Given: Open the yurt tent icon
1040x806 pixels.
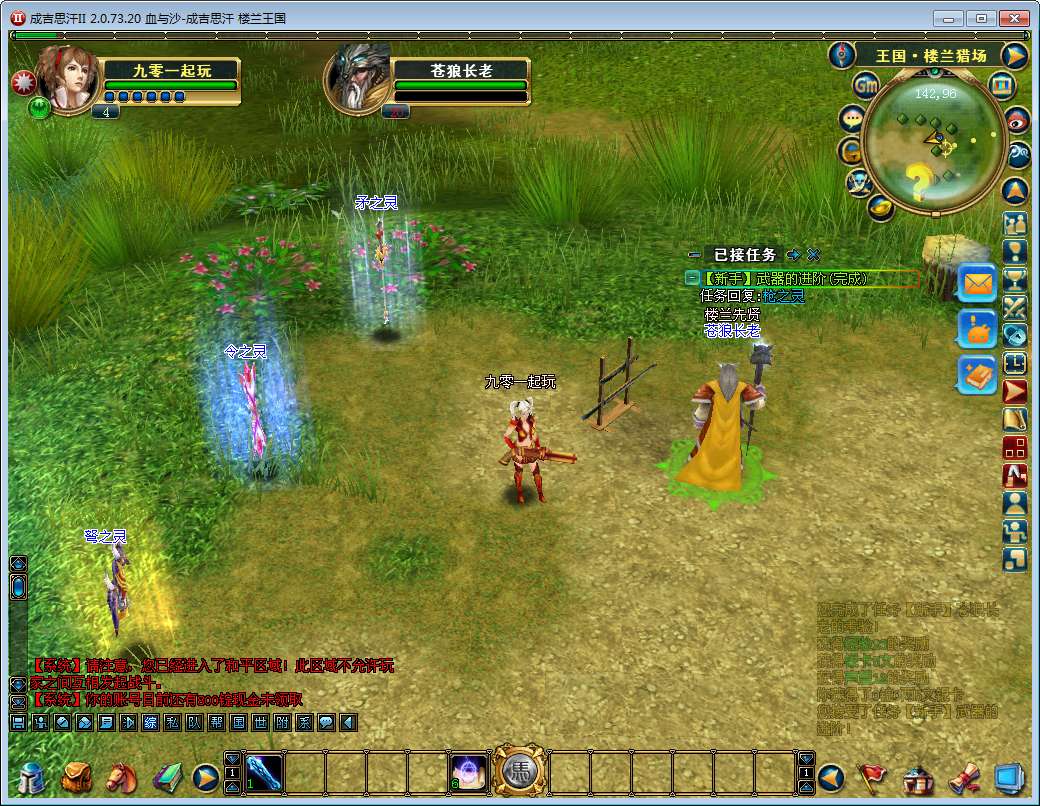Looking at the screenshot, I should coord(917,776).
